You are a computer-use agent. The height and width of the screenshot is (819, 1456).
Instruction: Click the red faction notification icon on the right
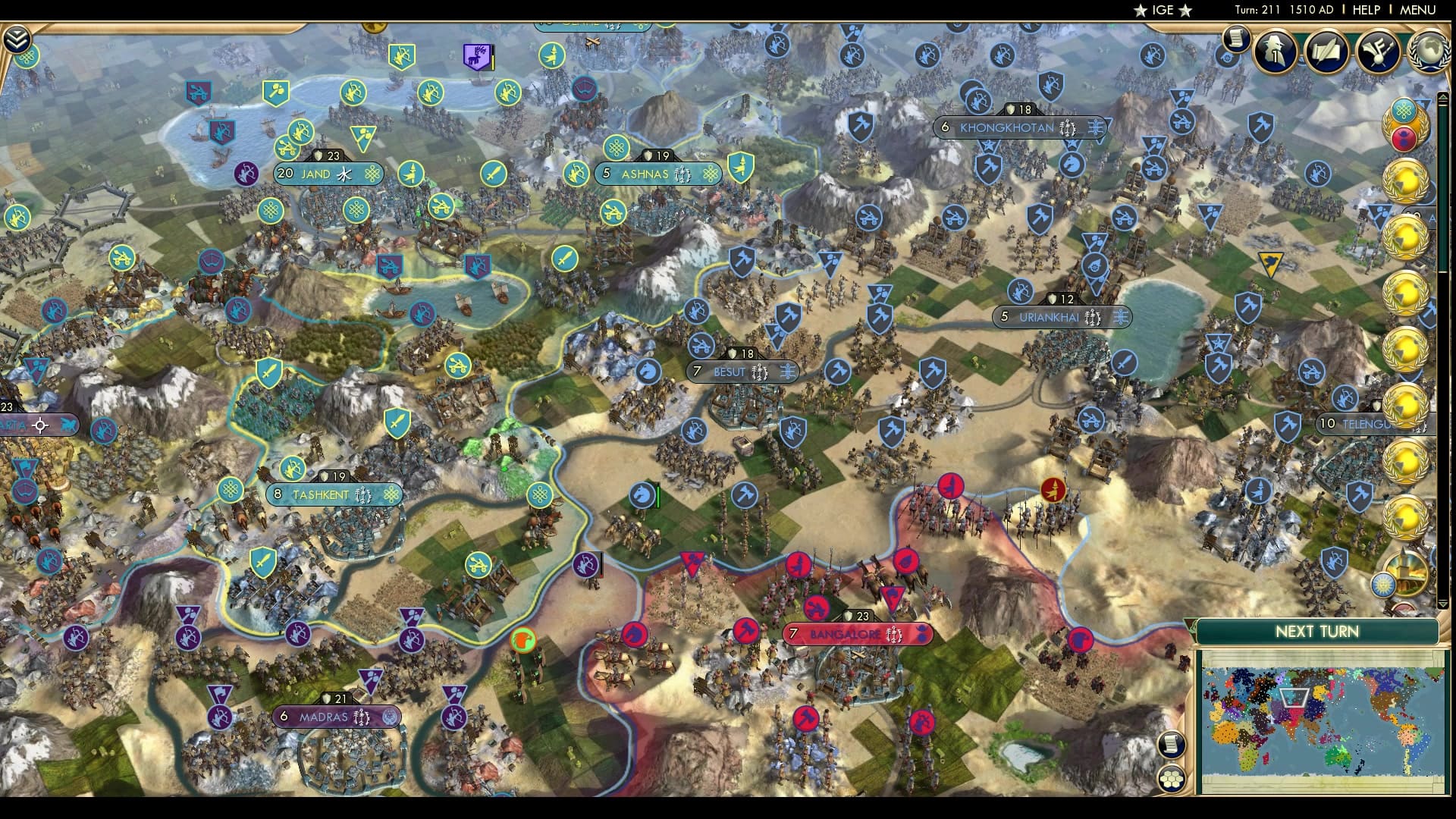click(1404, 138)
